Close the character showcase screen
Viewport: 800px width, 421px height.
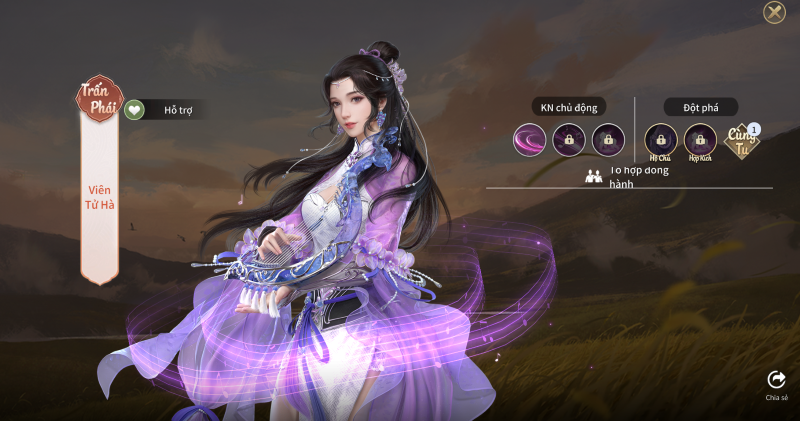pyautogui.click(x=774, y=12)
